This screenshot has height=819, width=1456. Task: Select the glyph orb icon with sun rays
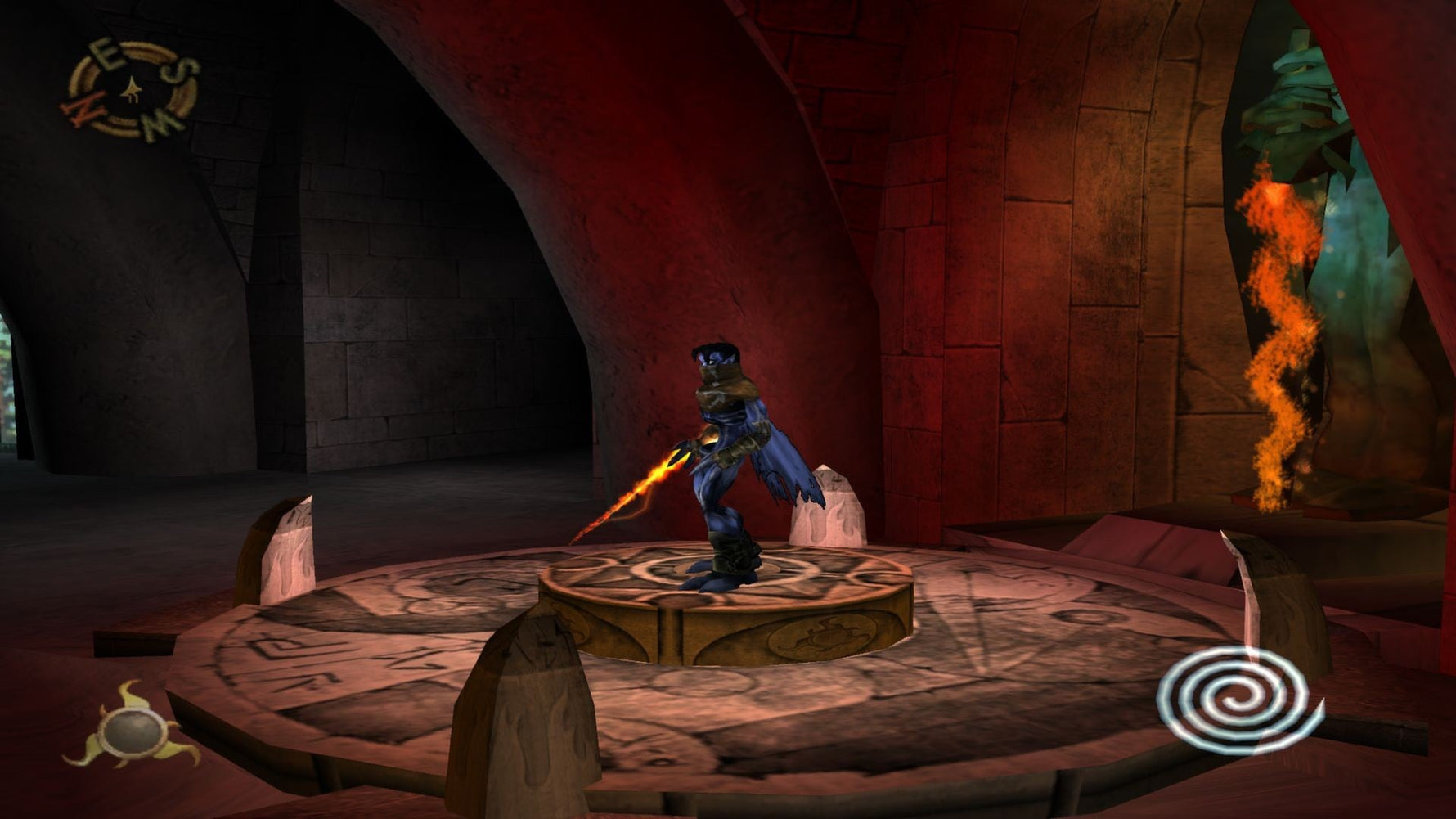click(132, 731)
